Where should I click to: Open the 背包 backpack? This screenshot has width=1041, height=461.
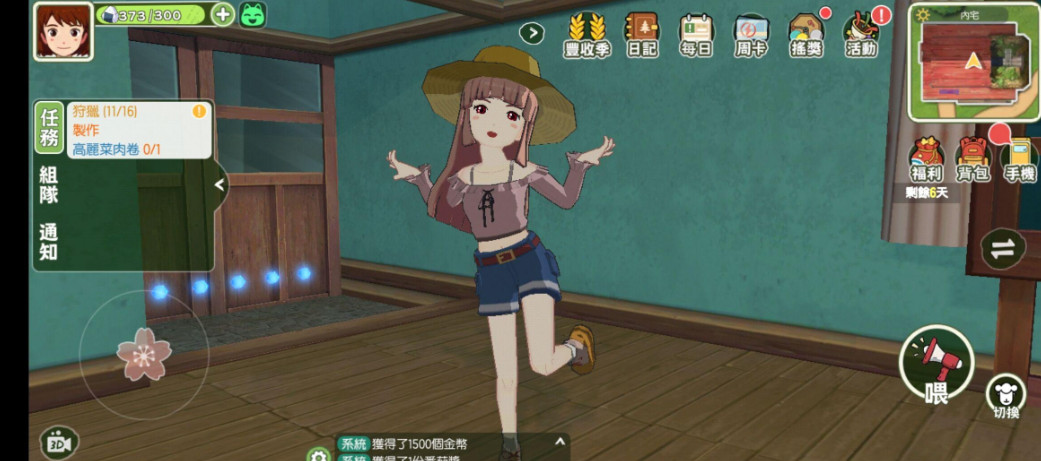(973, 162)
